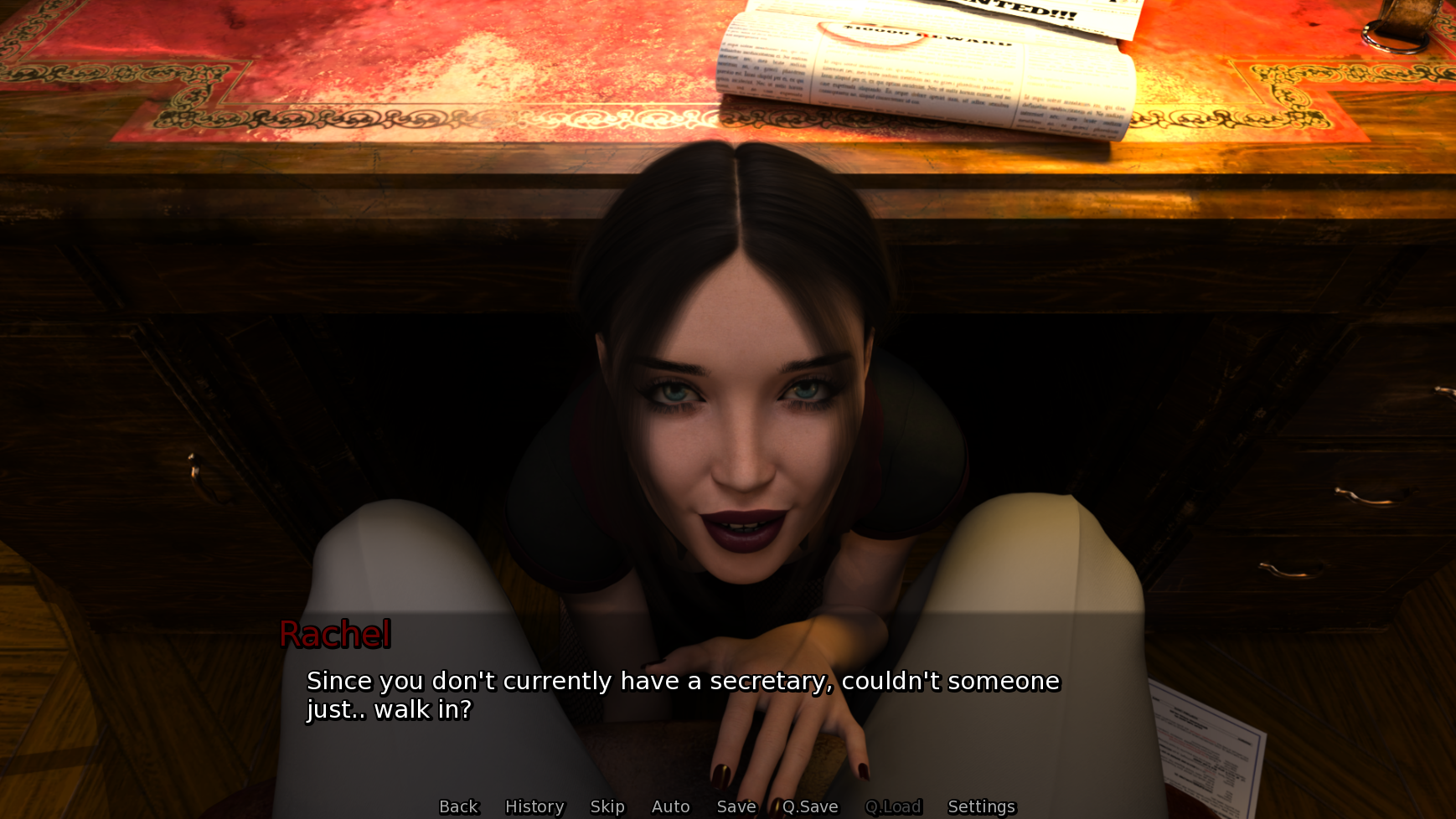The image size is (1456, 819).
Task: Toggle Skip mode for dialogue
Action: point(607,806)
